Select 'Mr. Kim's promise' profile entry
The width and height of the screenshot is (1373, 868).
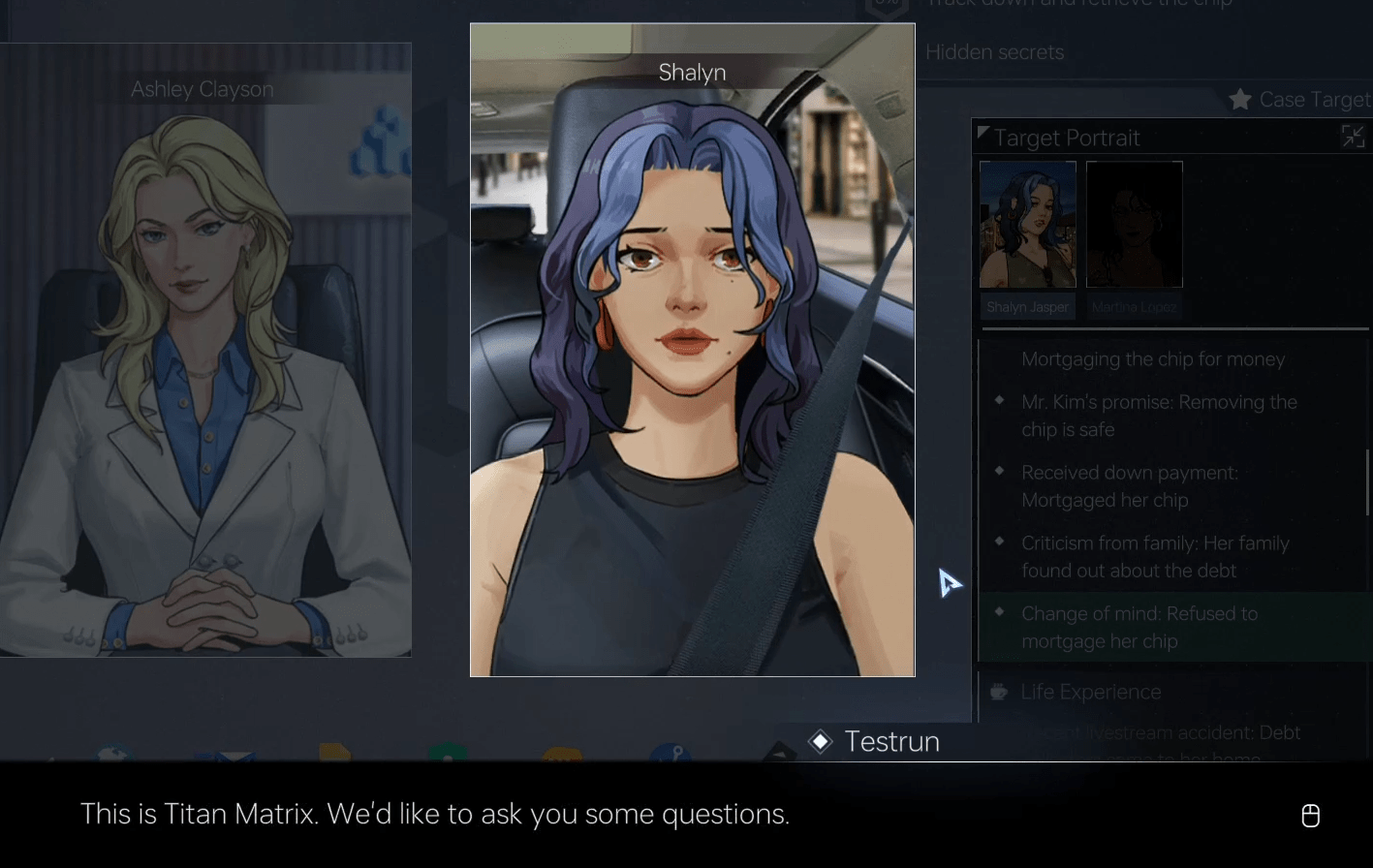coord(1159,416)
